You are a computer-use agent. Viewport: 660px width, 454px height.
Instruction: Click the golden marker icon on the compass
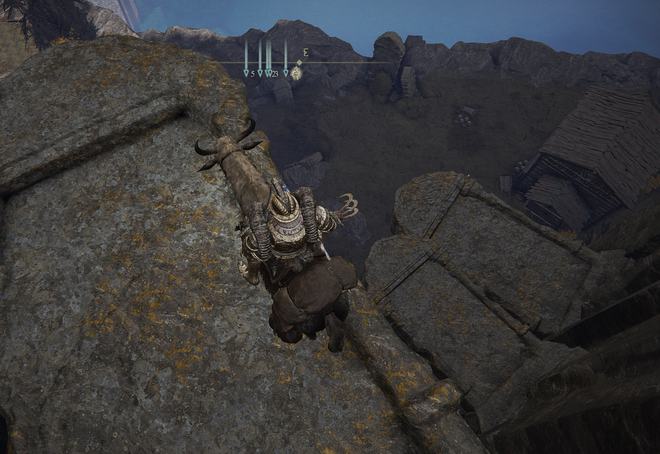(297, 72)
